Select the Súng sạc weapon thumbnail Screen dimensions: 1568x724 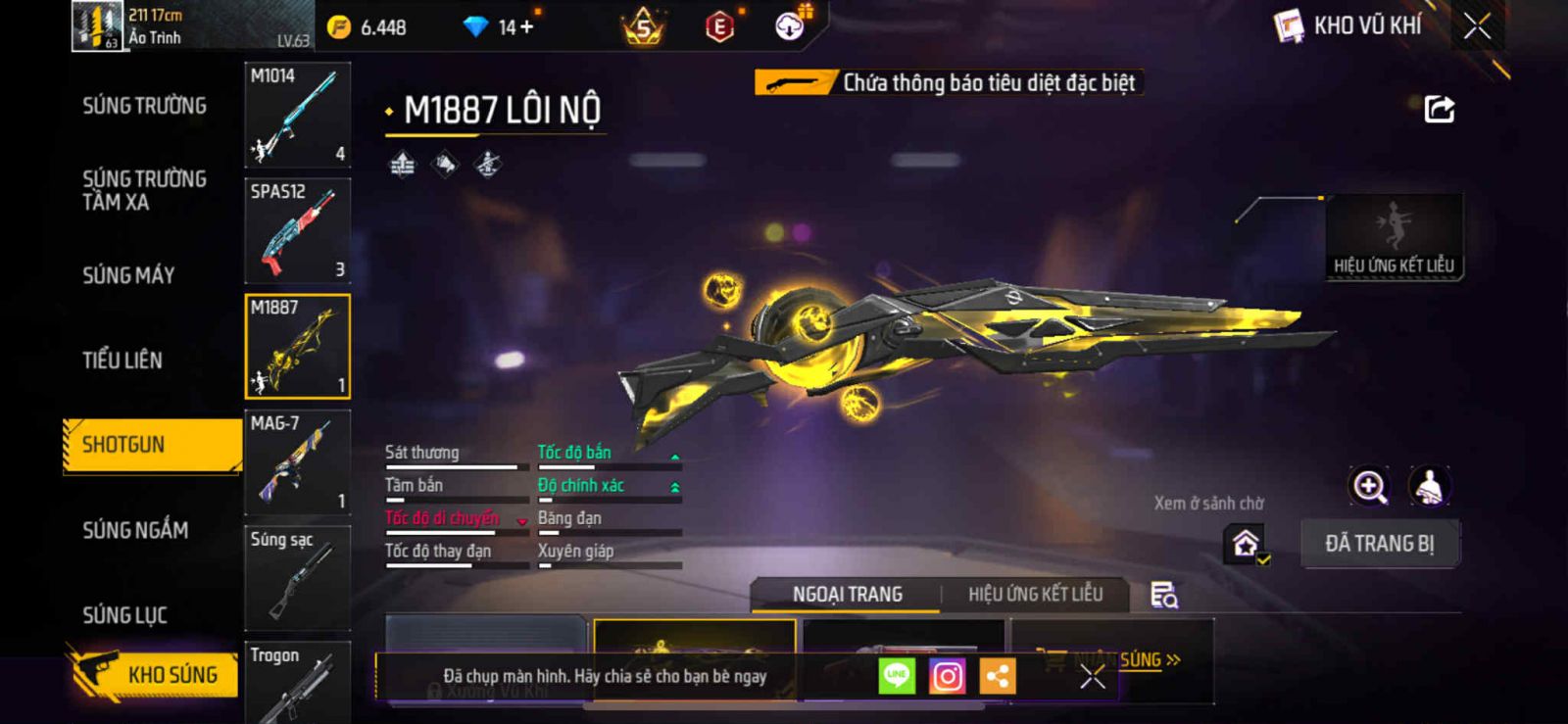pyautogui.click(x=297, y=578)
